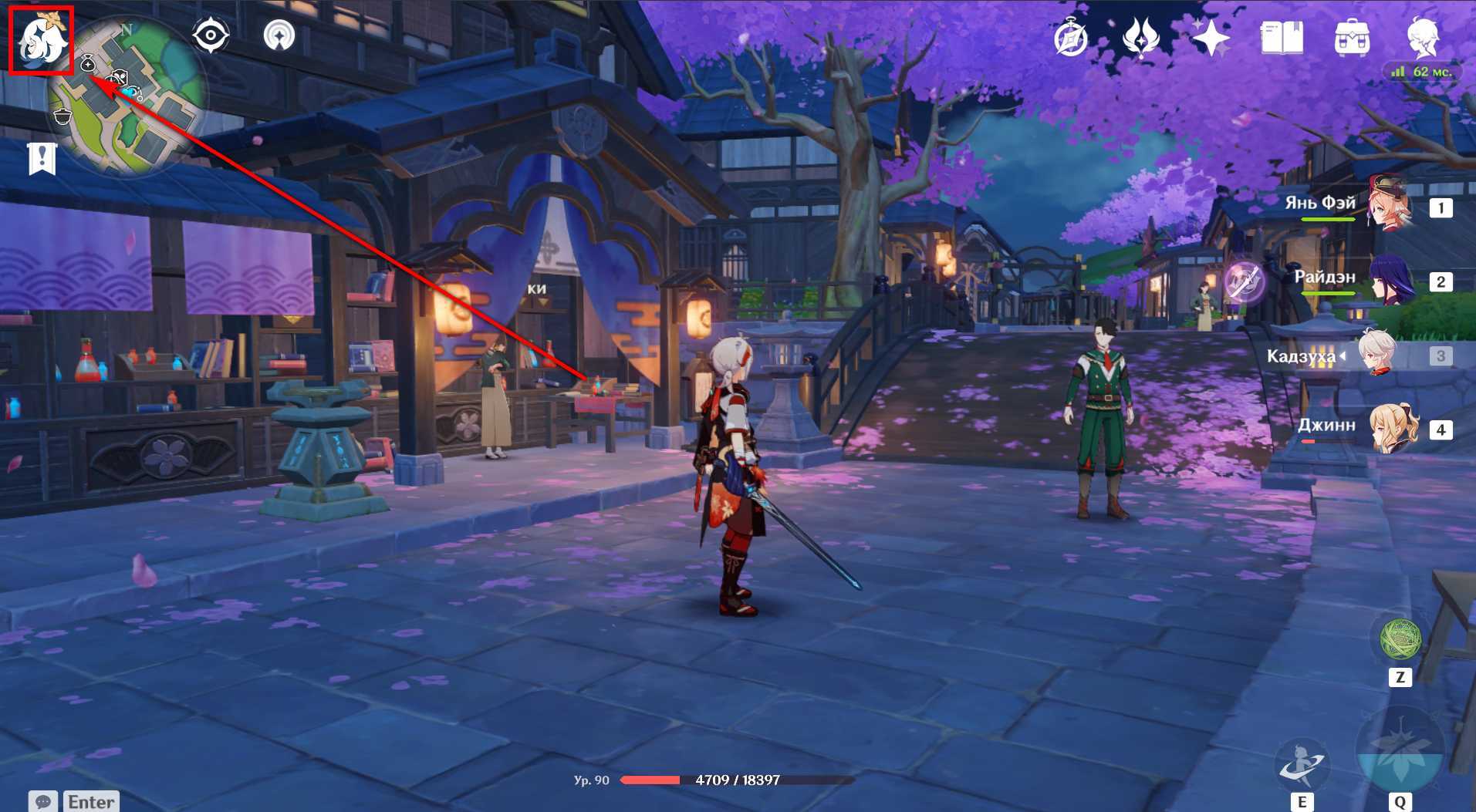Open the winged events icon

pos(1140,37)
